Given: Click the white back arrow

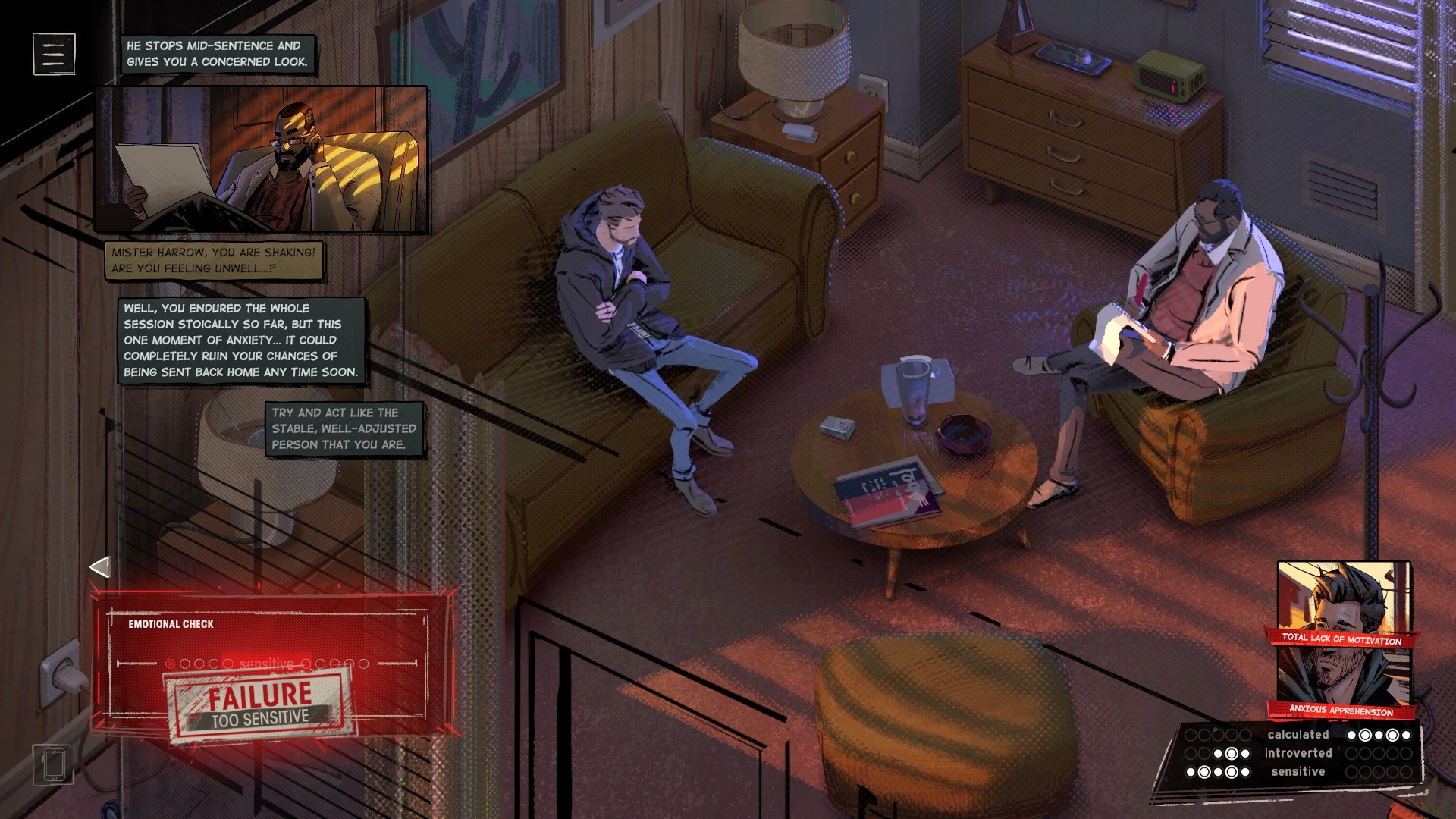Looking at the screenshot, I should [100, 566].
